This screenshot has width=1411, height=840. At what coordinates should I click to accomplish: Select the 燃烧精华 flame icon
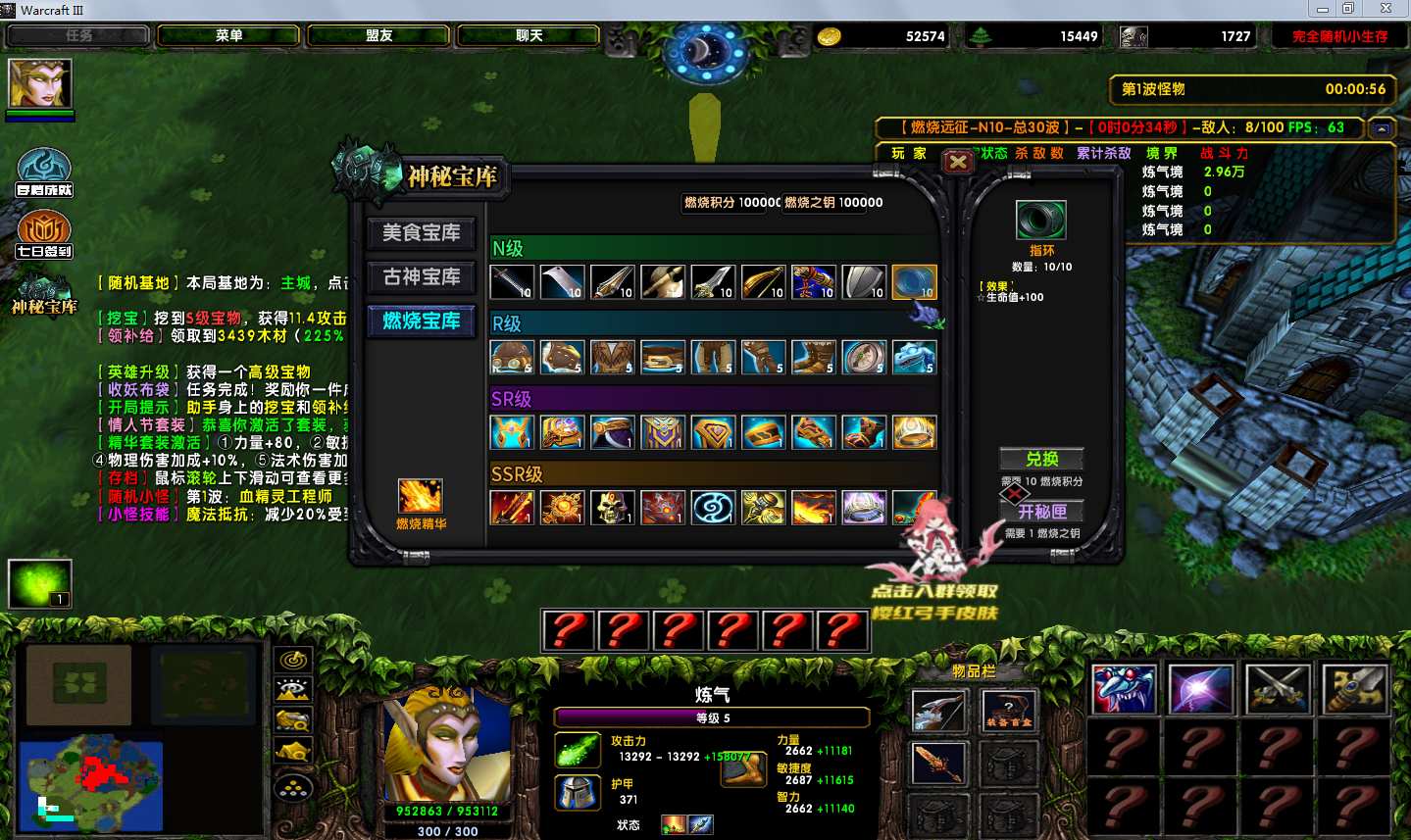click(421, 497)
